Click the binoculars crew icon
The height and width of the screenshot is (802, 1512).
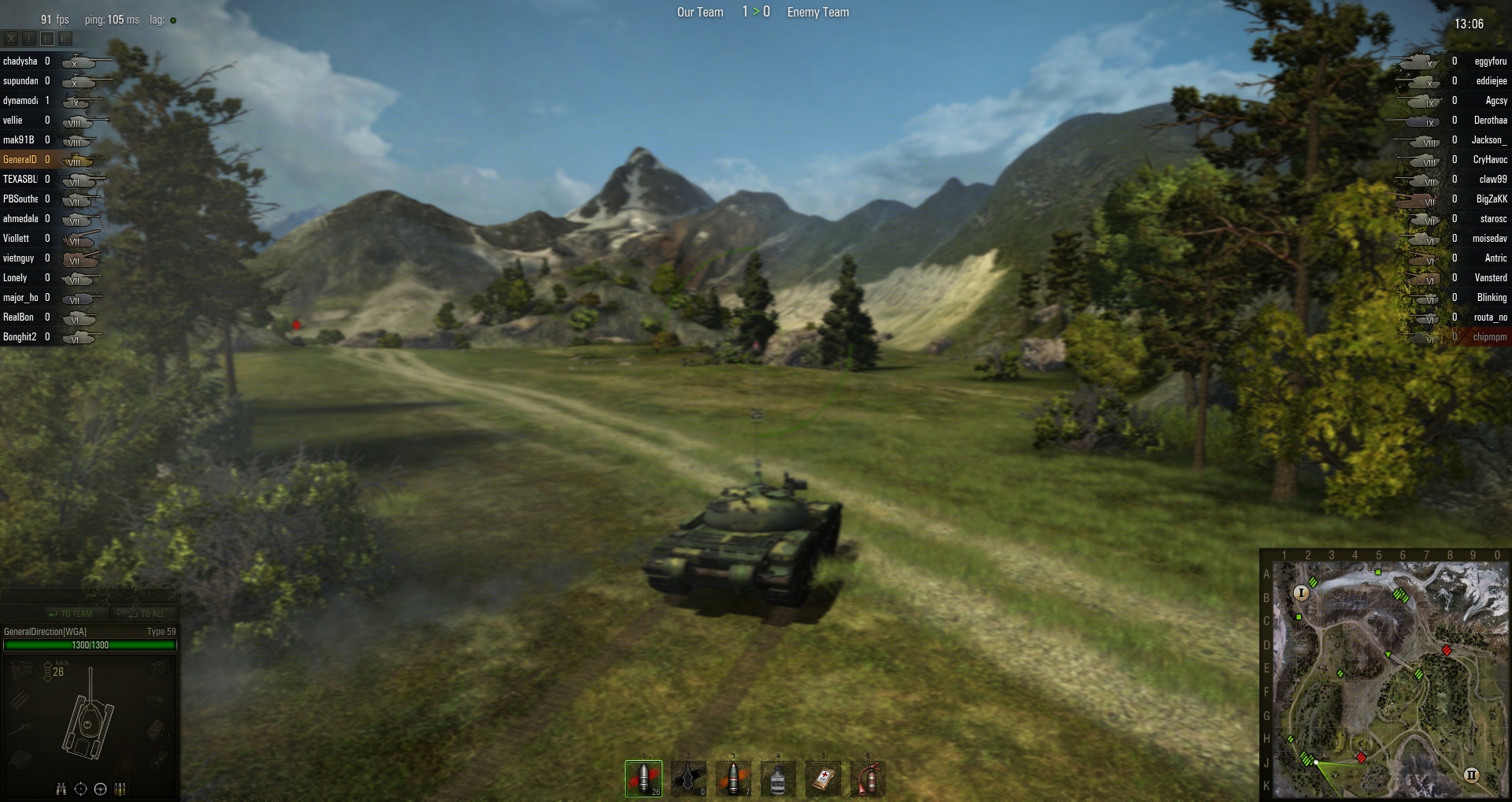[x=61, y=789]
